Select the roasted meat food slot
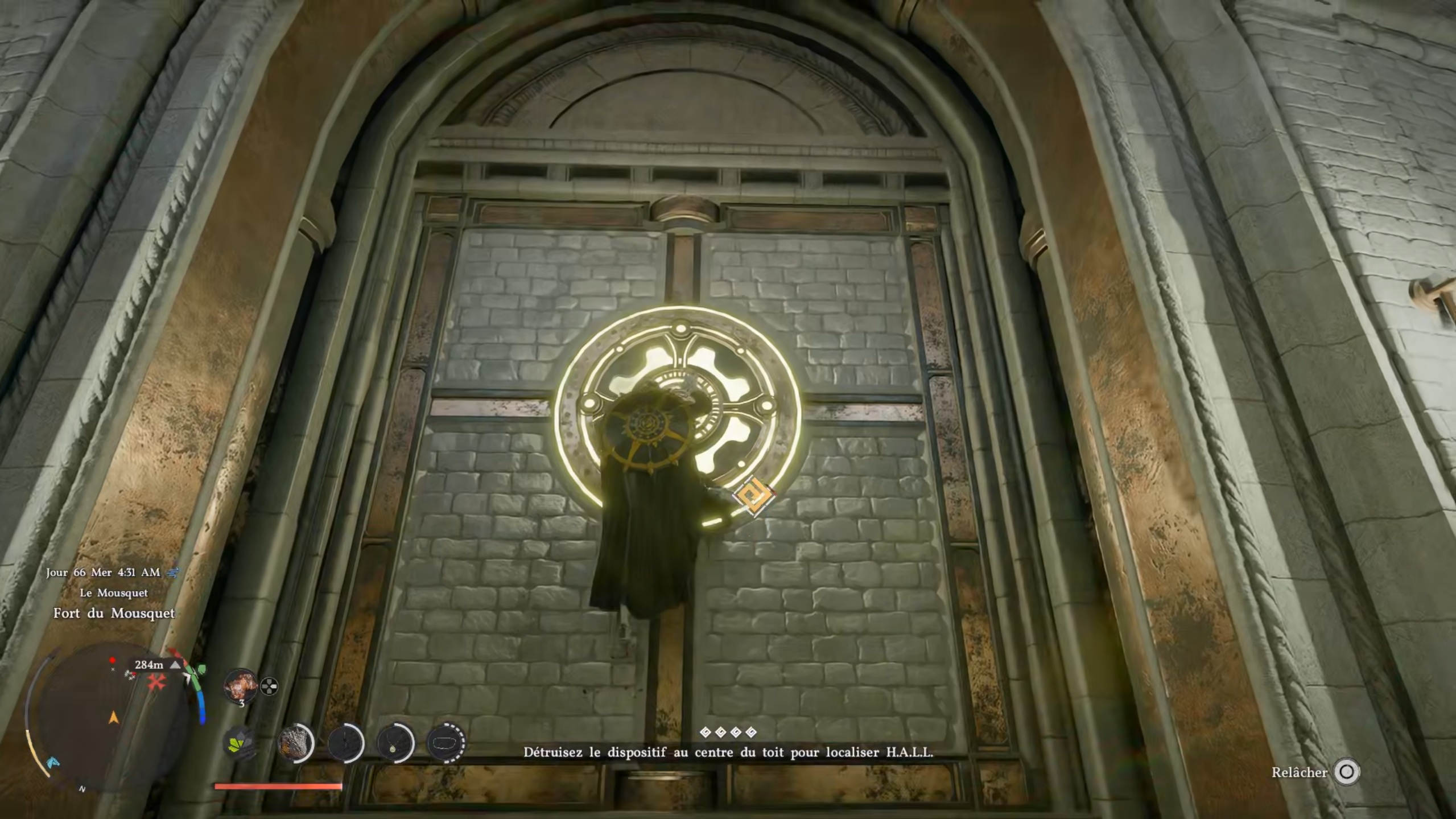Screen dimensions: 1456x819 click(x=240, y=685)
